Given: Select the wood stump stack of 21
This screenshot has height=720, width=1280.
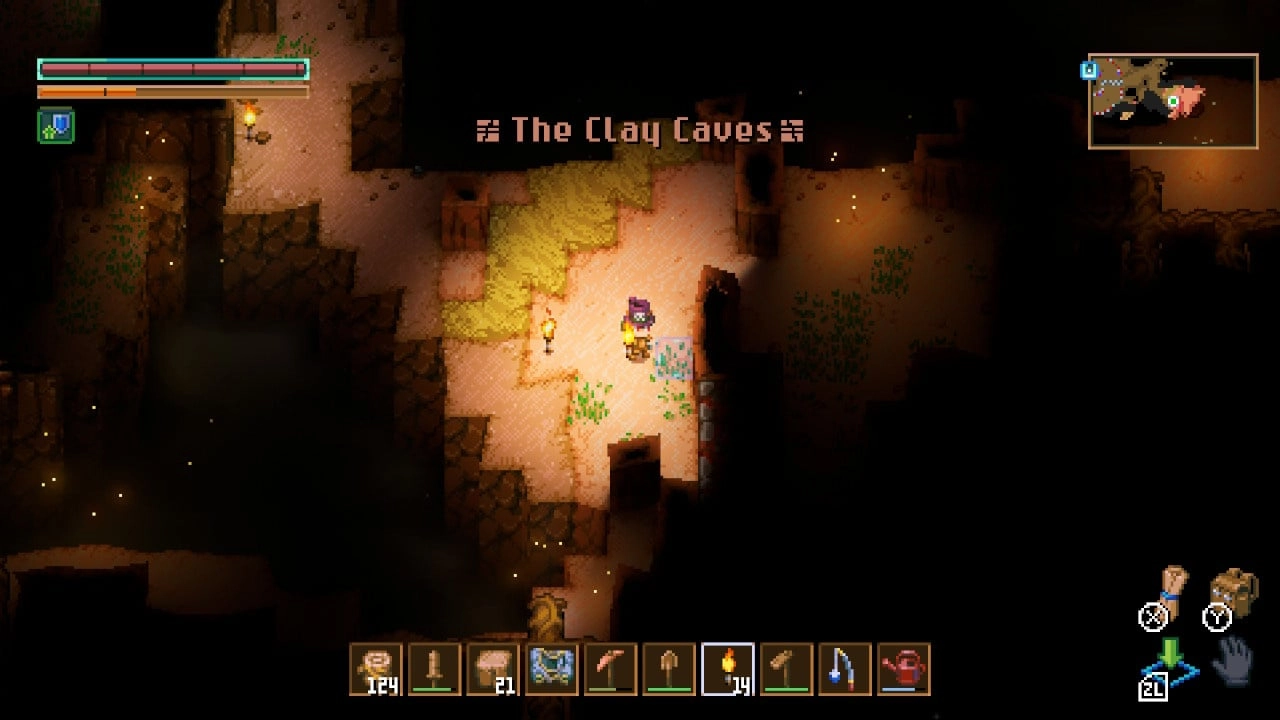Looking at the screenshot, I should click(x=493, y=669).
